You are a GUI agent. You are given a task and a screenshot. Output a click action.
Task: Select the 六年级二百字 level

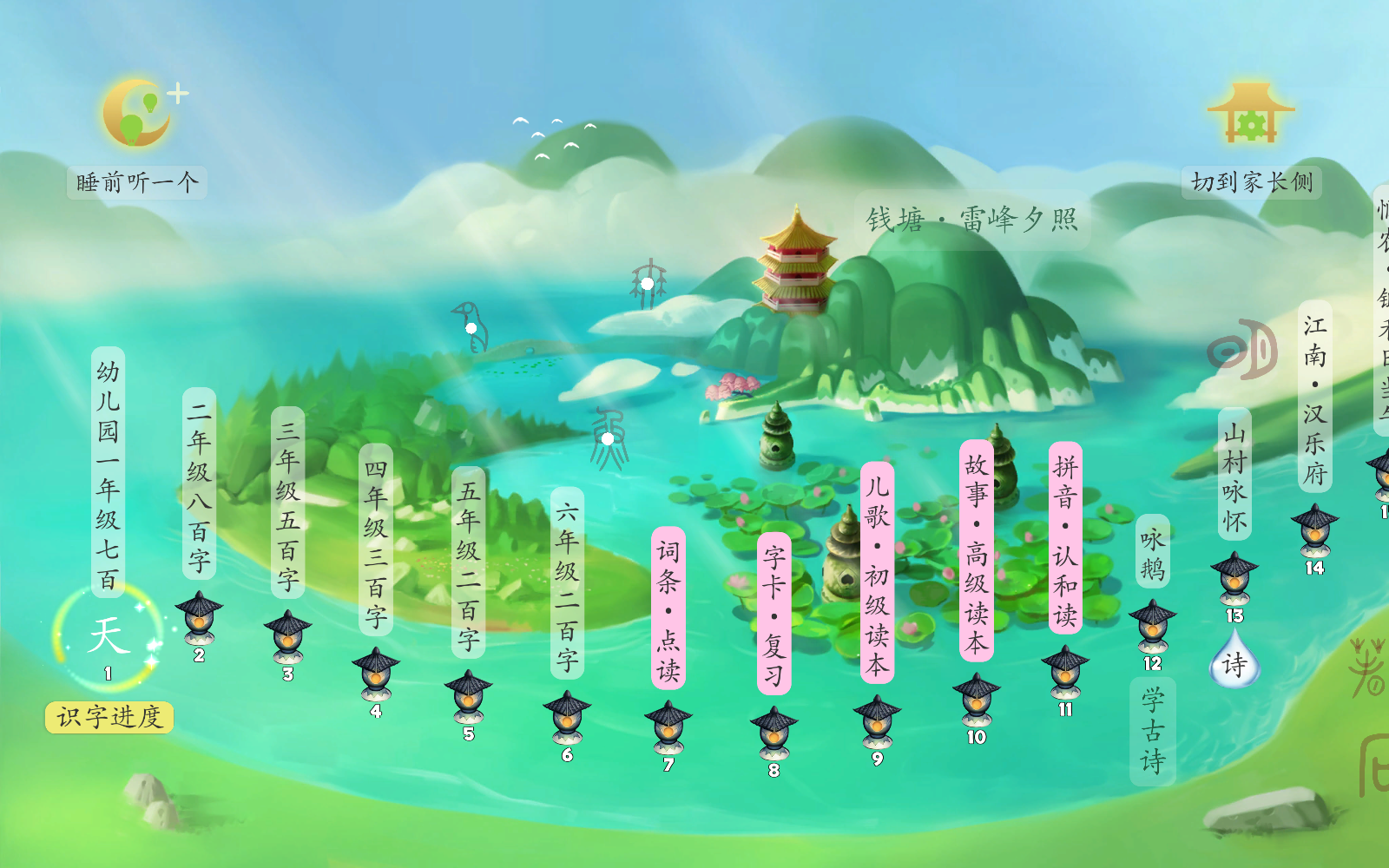tap(567, 583)
